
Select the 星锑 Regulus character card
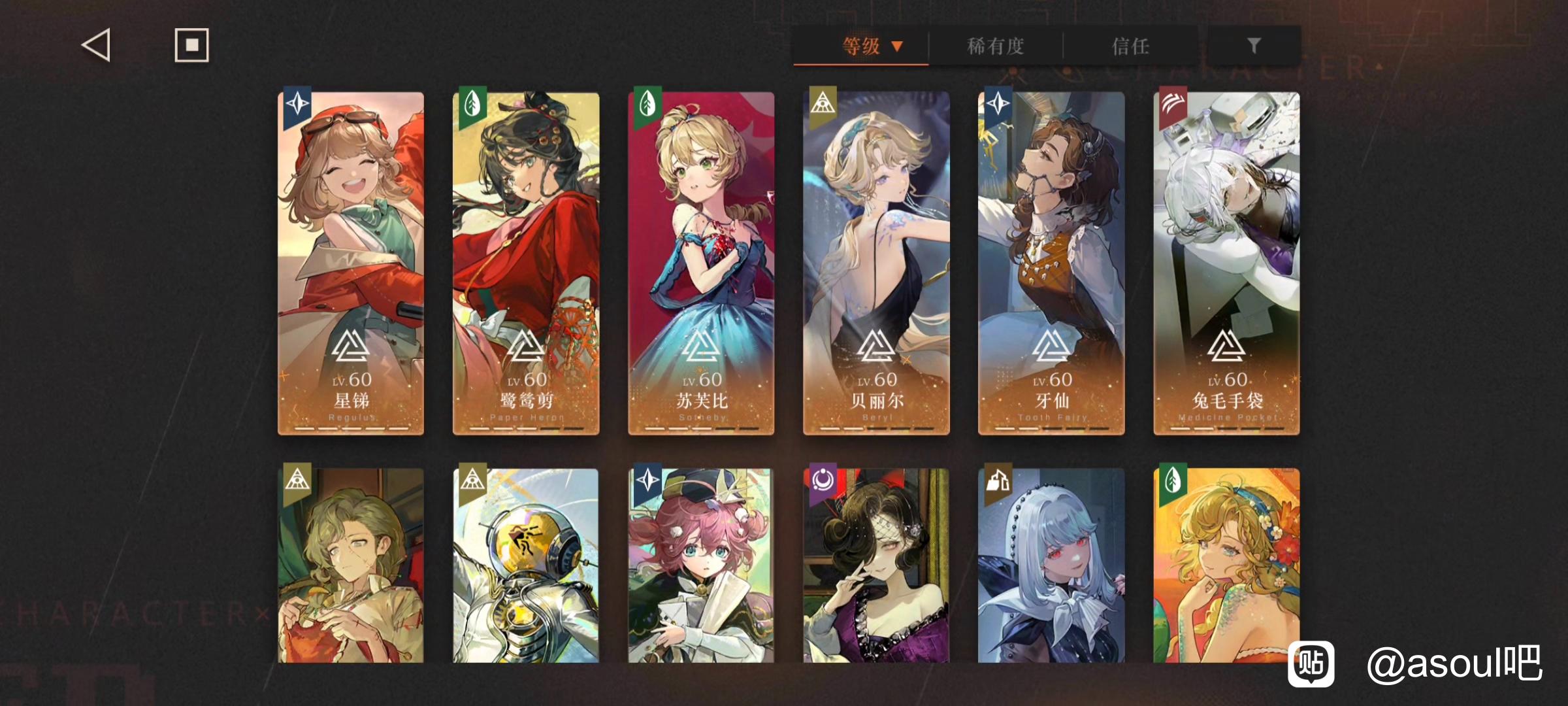351,263
